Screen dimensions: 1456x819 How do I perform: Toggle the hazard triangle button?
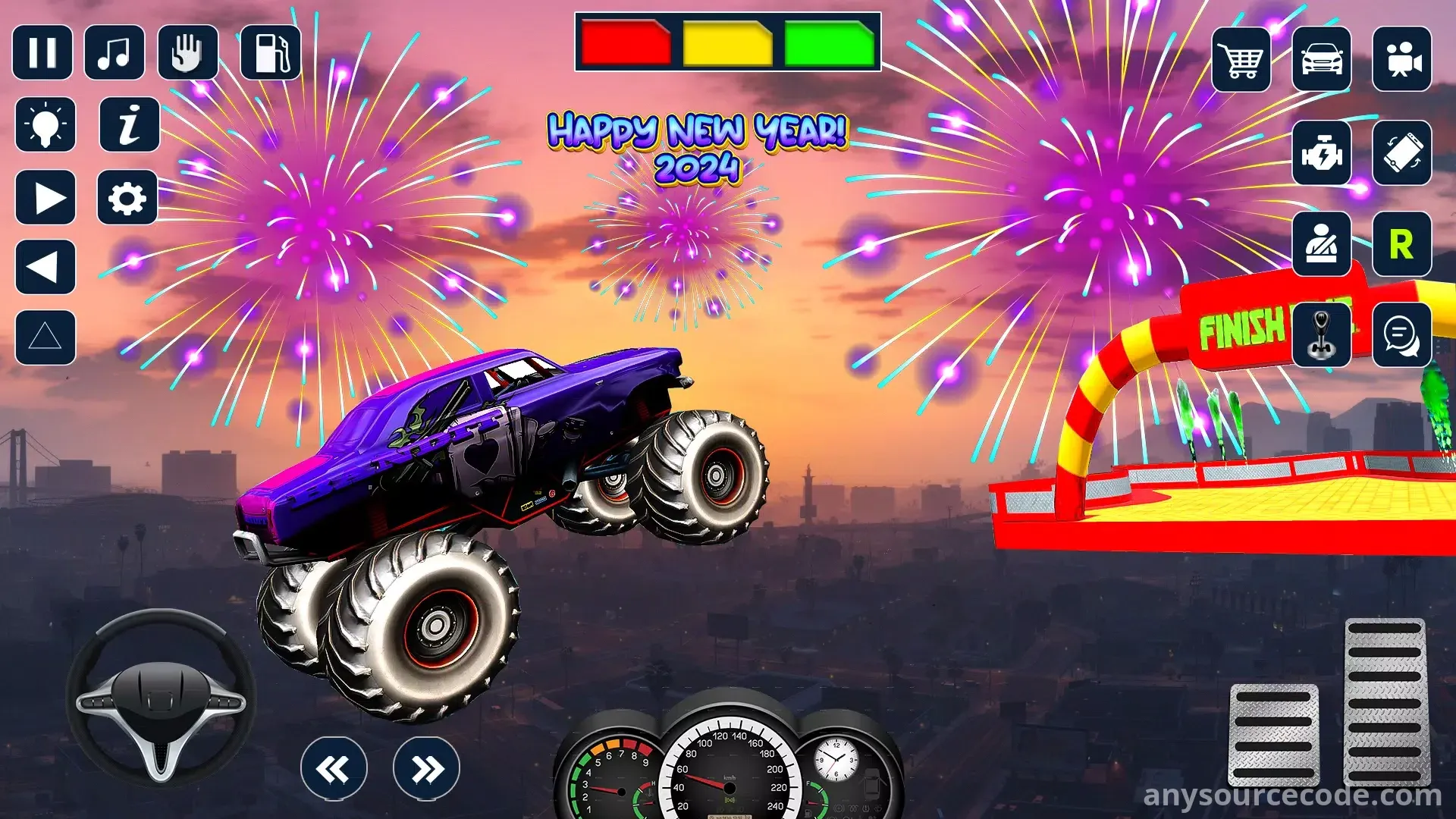pyautogui.click(x=45, y=337)
